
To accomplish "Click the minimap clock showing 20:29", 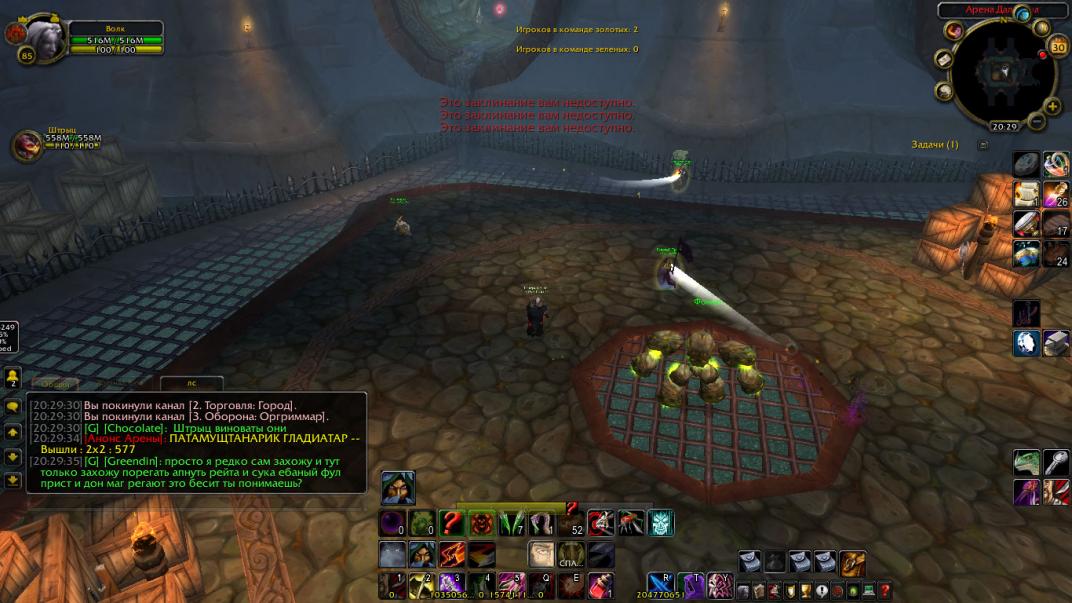I will click(x=1004, y=127).
